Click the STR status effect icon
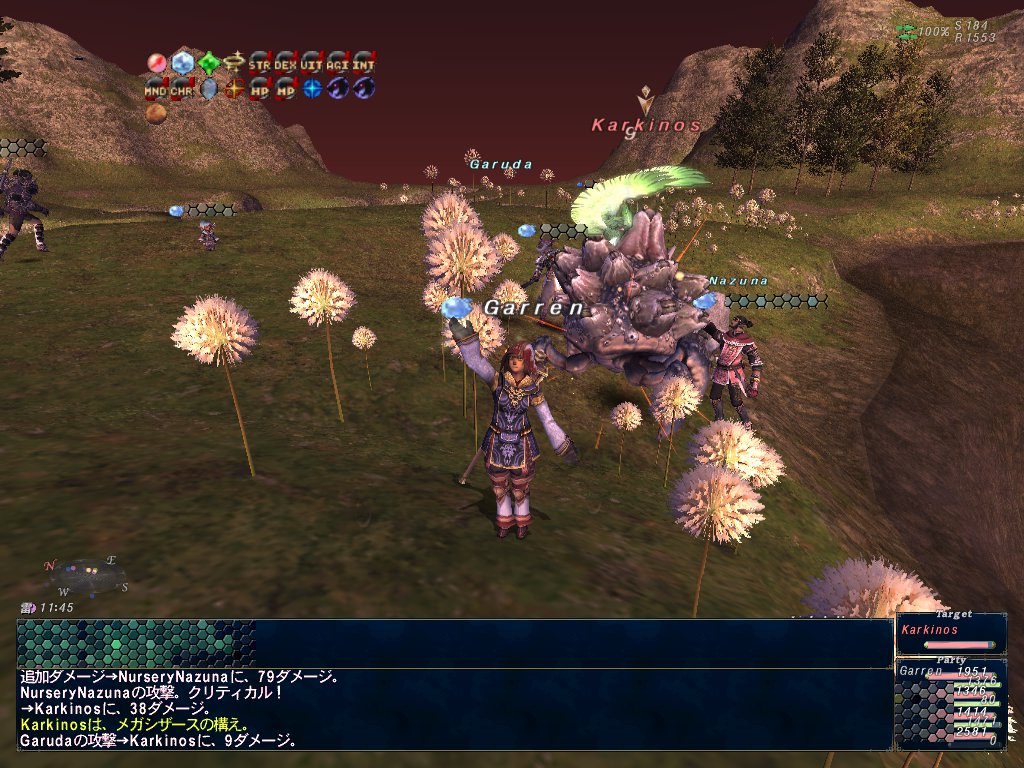The image size is (1024, 768). (260, 63)
